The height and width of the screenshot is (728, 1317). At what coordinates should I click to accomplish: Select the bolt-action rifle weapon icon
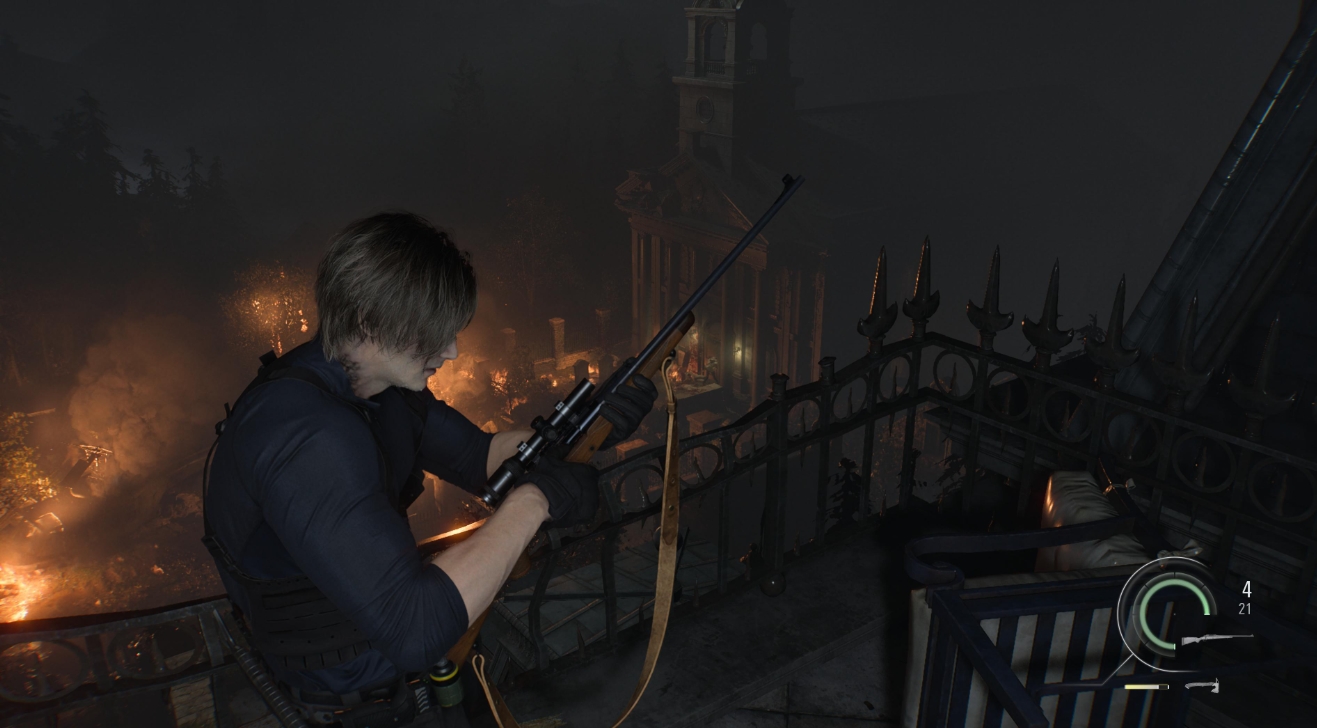point(1218,640)
